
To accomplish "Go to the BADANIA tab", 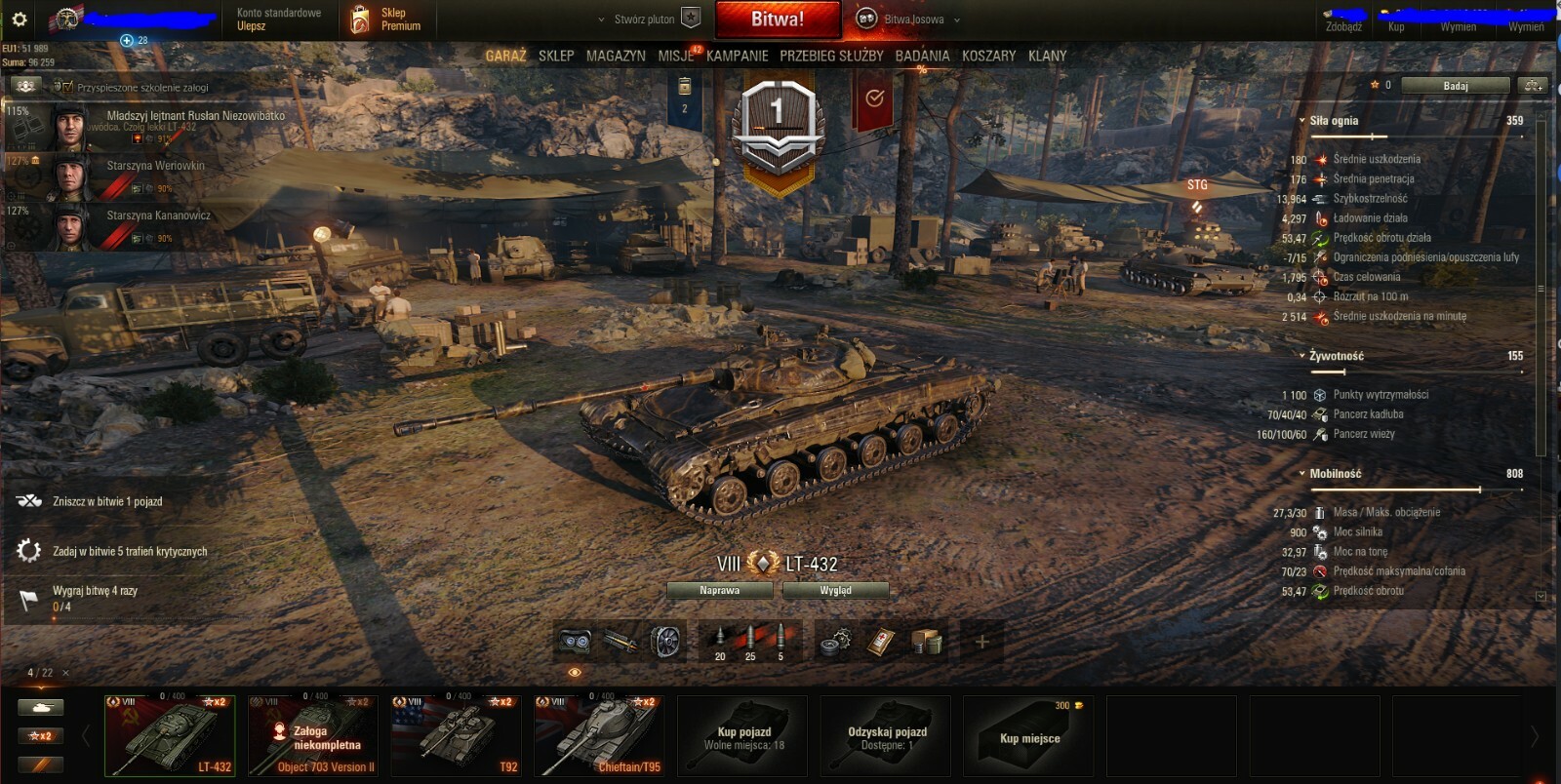I will [x=922, y=56].
